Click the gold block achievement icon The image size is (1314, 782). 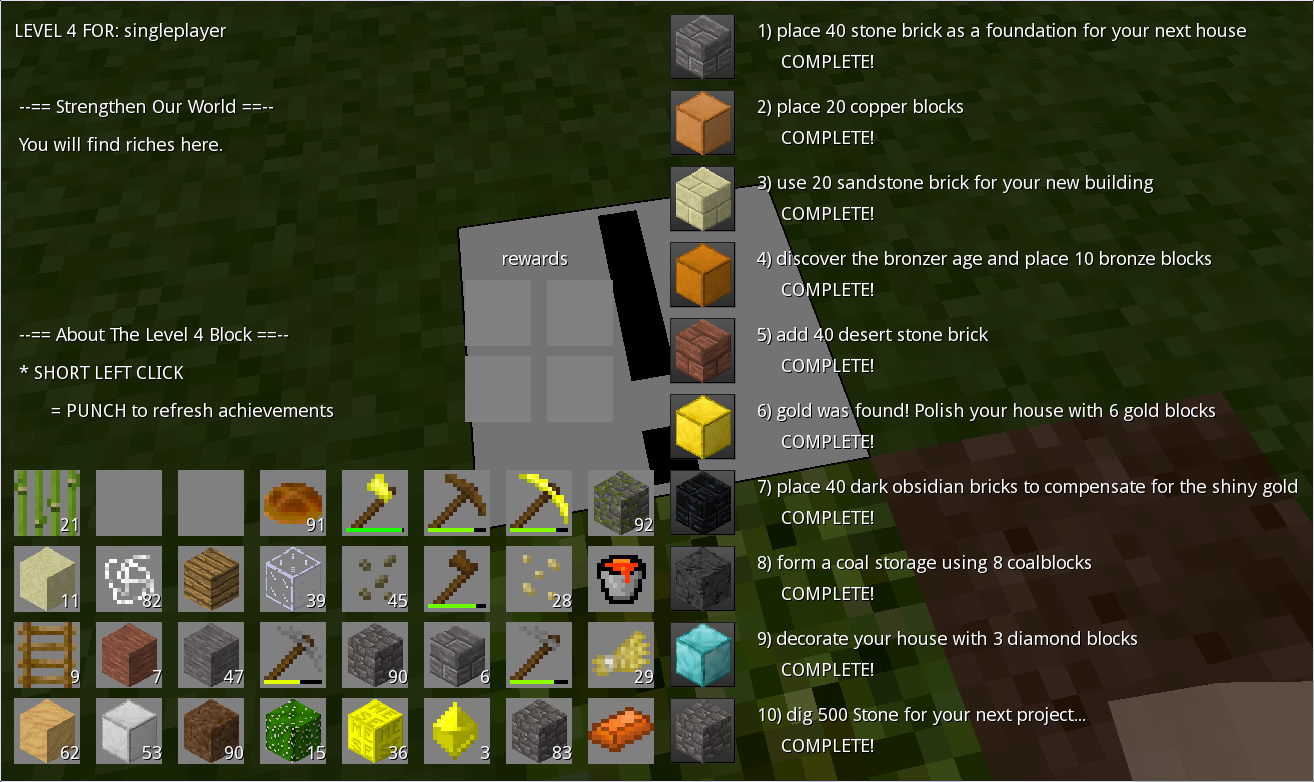pyautogui.click(x=703, y=427)
